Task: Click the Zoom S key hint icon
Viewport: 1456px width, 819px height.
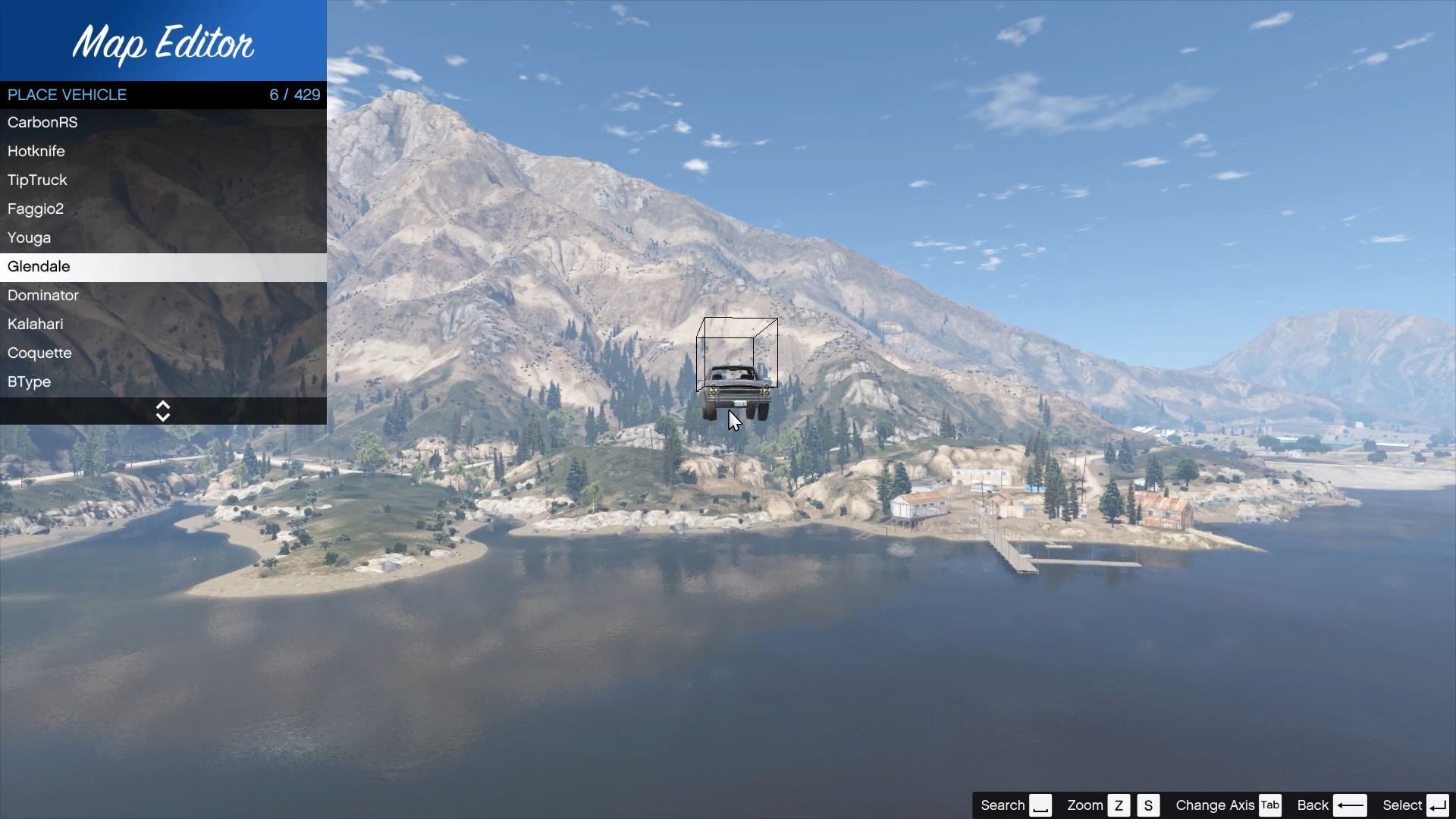Action: [1149, 805]
